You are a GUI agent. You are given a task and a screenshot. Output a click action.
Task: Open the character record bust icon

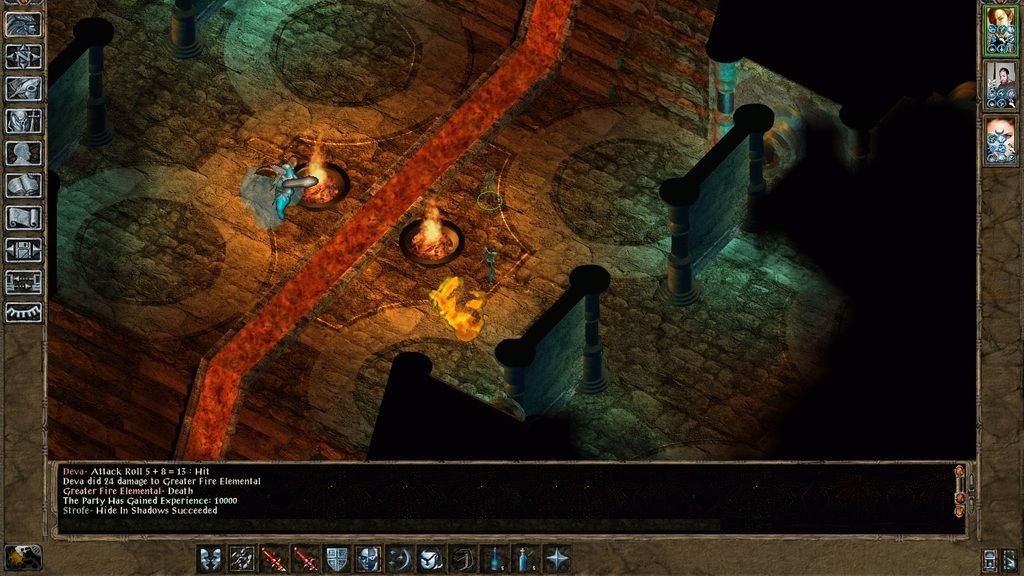pos(22,153)
